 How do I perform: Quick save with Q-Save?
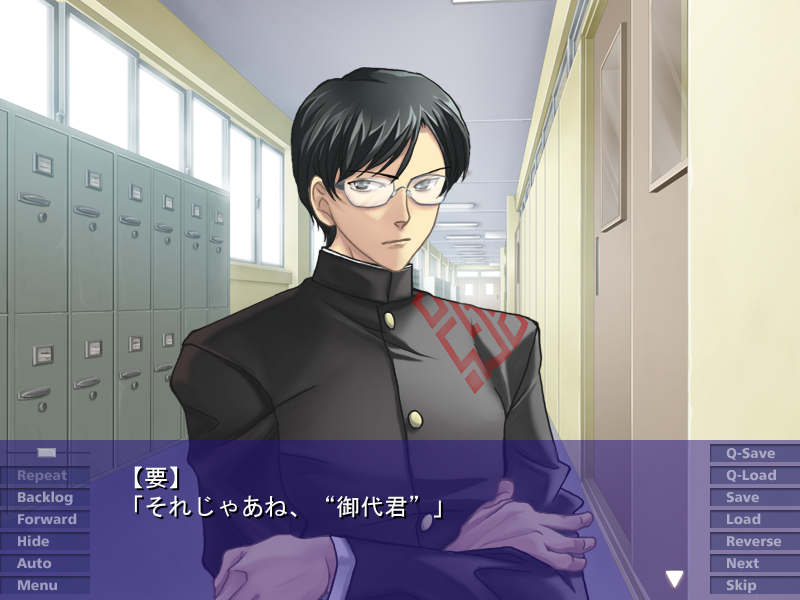pos(751,453)
